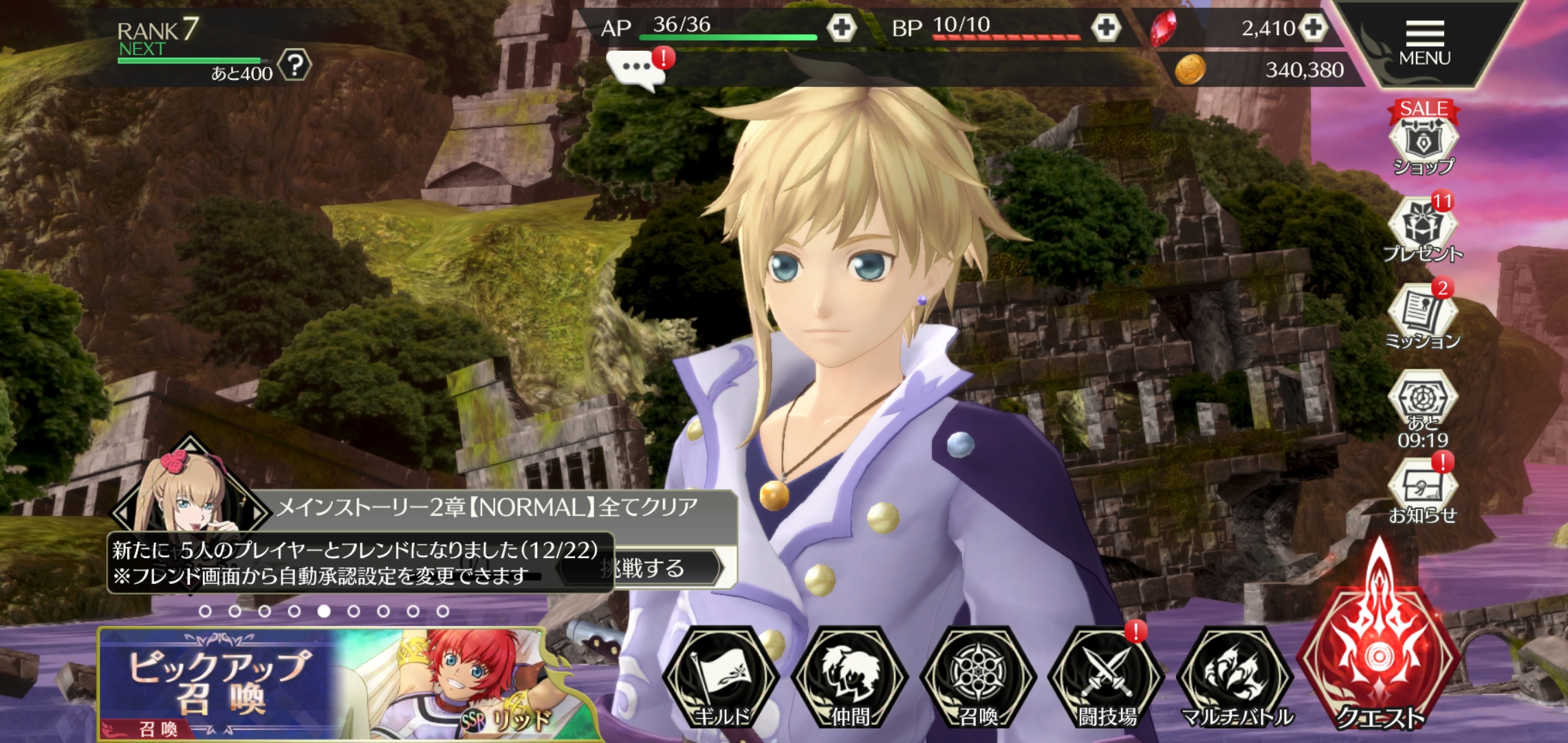Add BP with the plus button
The height and width of the screenshot is (743, 1568).
[1105, 28]
